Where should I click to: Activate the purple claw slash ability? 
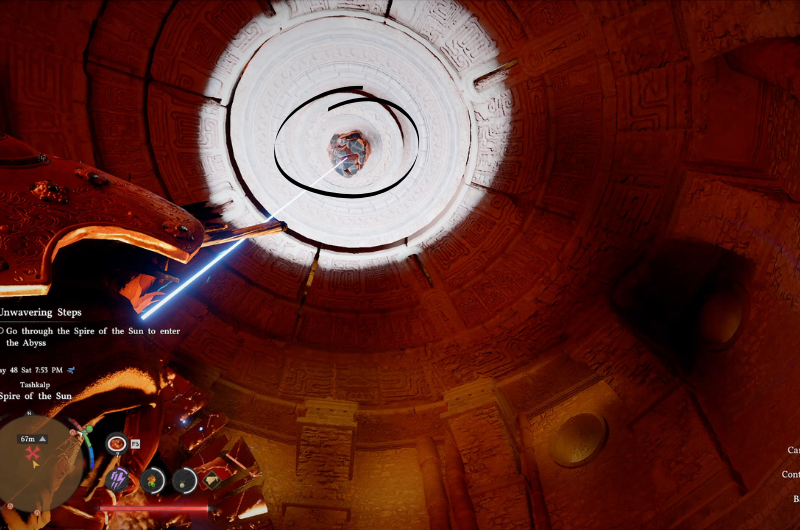point(118,479)
